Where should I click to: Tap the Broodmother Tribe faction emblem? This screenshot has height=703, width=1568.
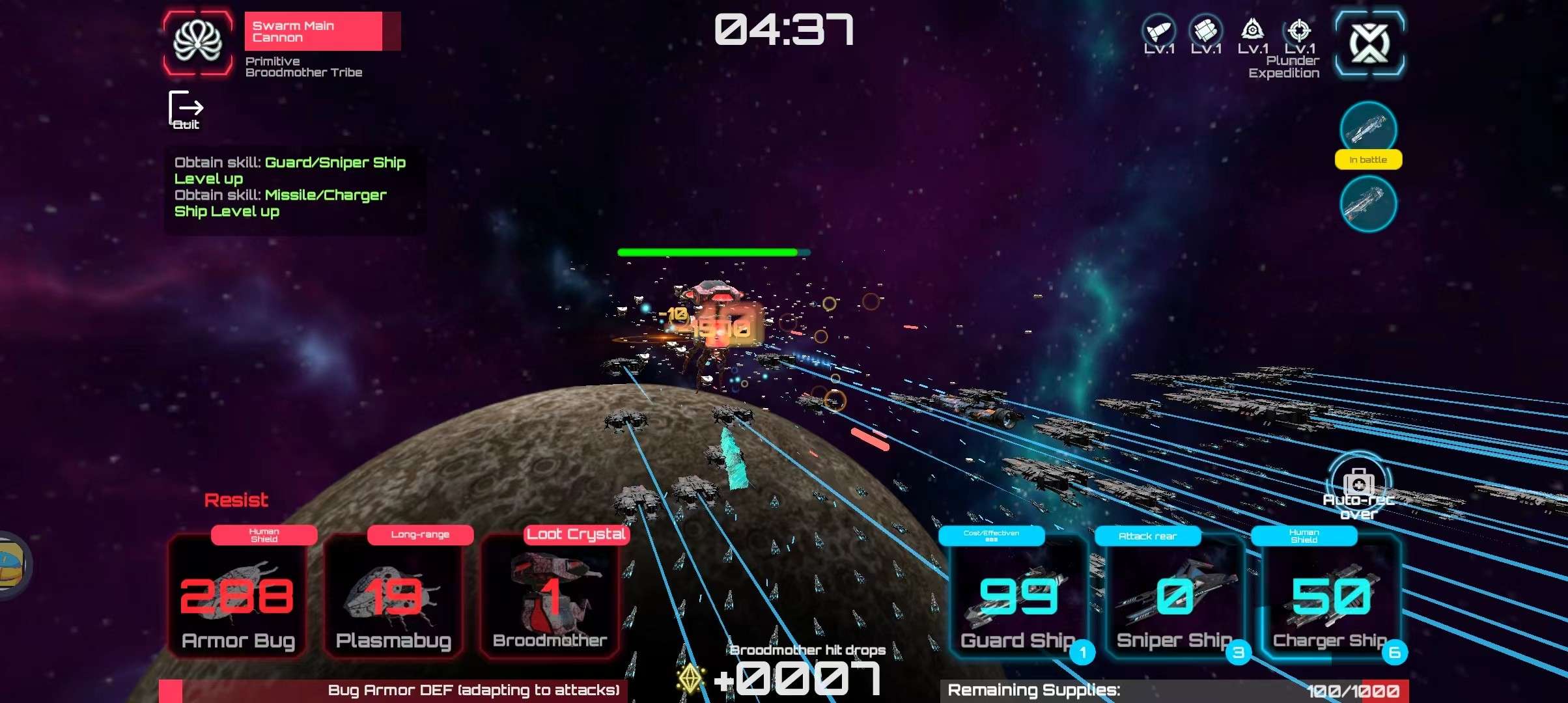point(198,42)
